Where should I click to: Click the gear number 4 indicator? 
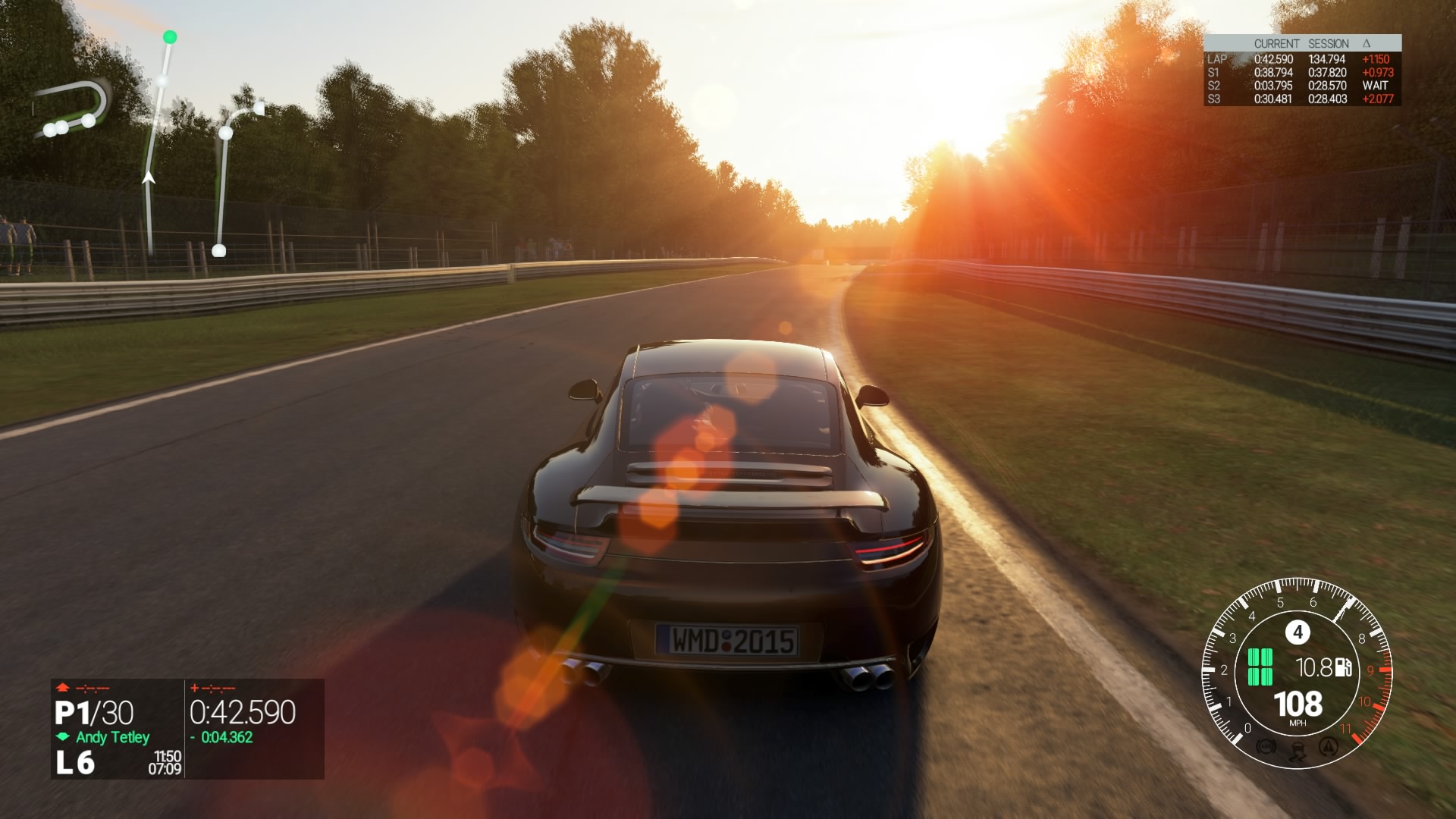click(x=1298, y=632)
